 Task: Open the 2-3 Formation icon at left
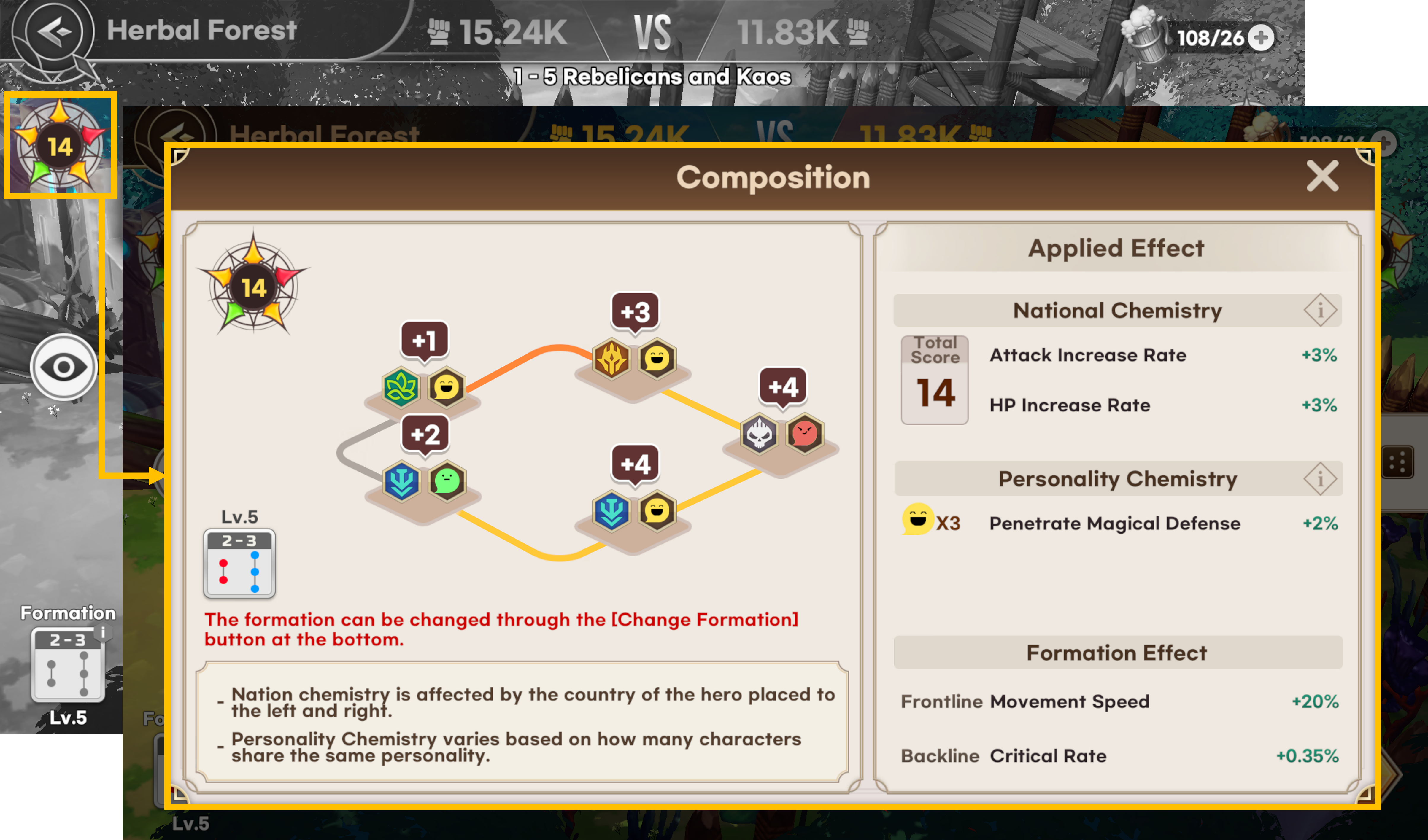(67, 664)
